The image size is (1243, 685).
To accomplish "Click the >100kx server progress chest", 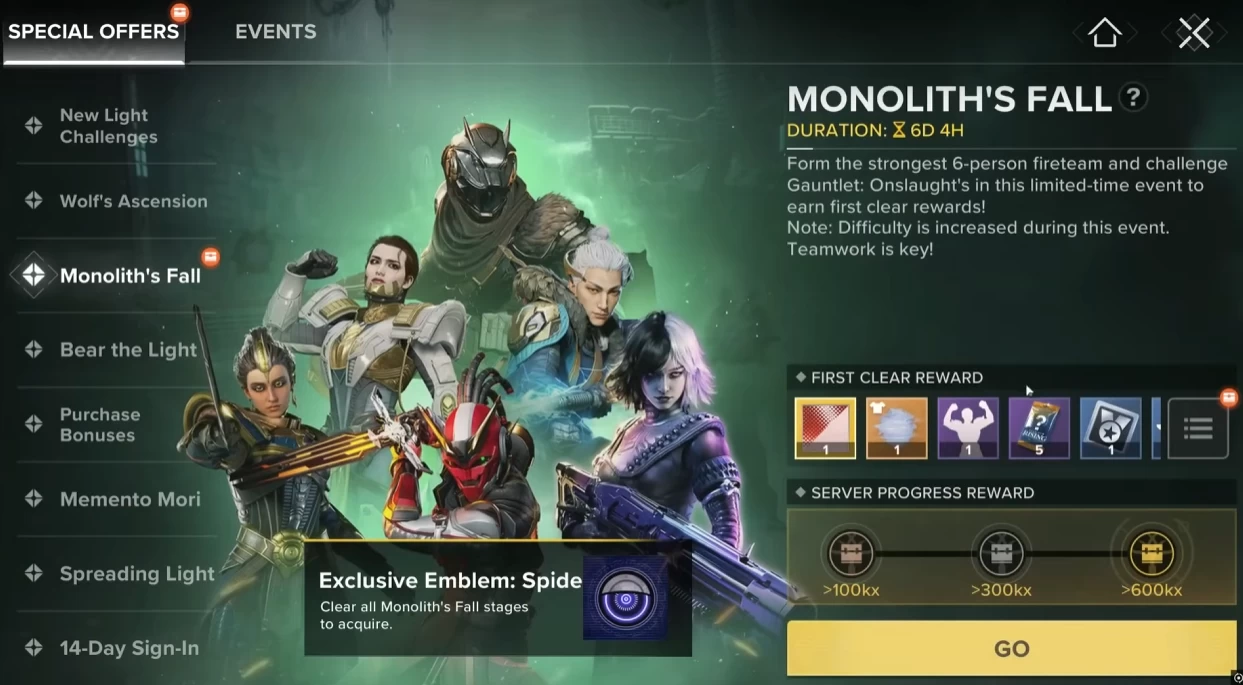I will pos(851,552).
